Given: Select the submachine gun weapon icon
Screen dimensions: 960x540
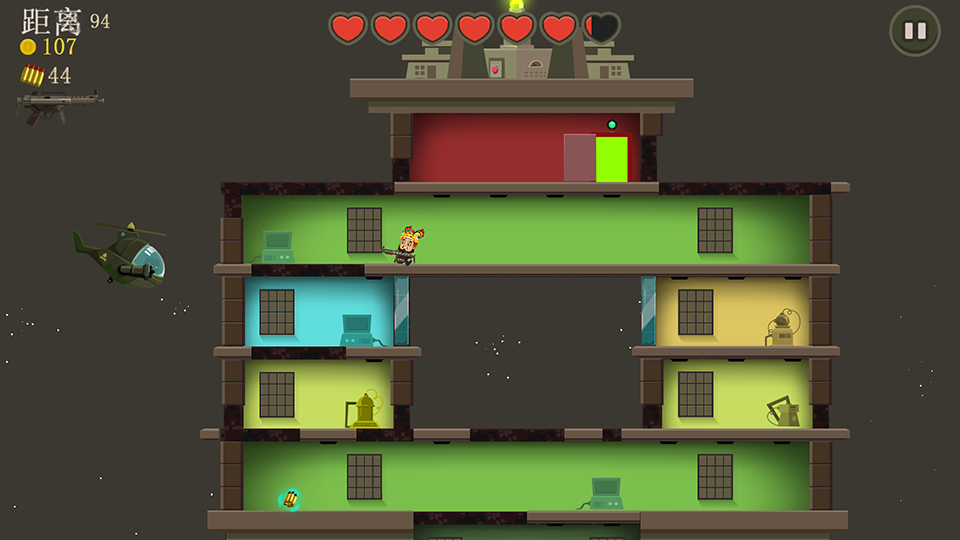Looking at the screenshot, I should tap(59, 105).
